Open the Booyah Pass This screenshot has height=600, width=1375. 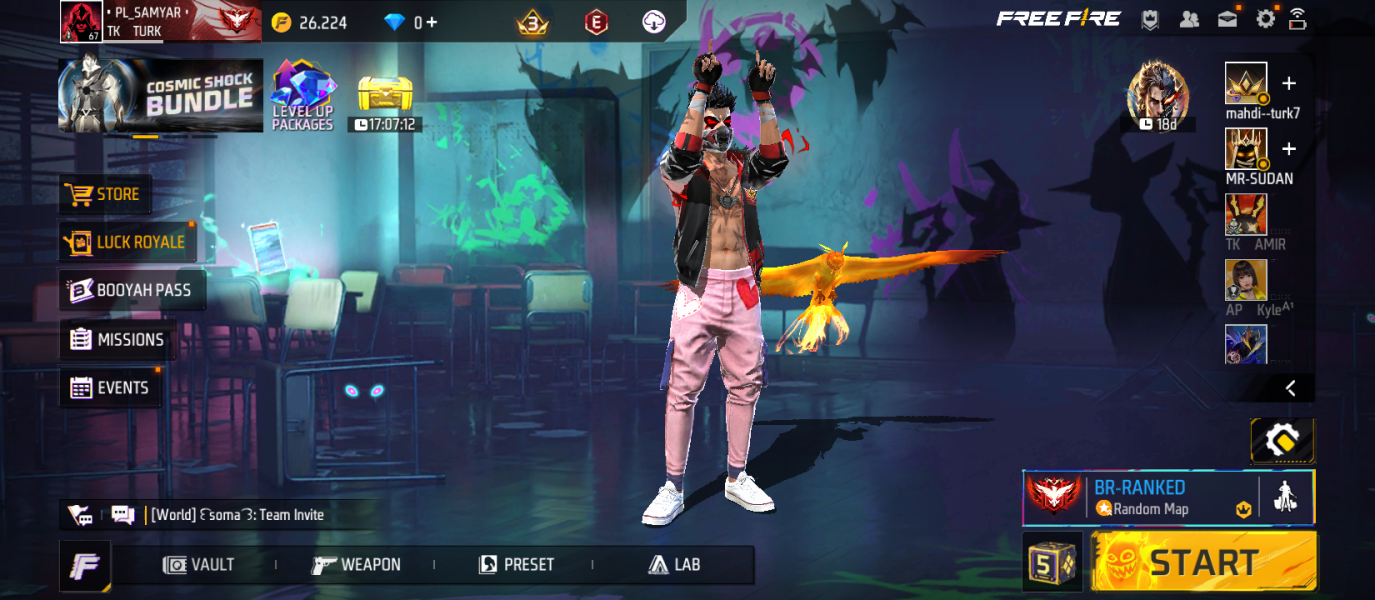[132, 290]
